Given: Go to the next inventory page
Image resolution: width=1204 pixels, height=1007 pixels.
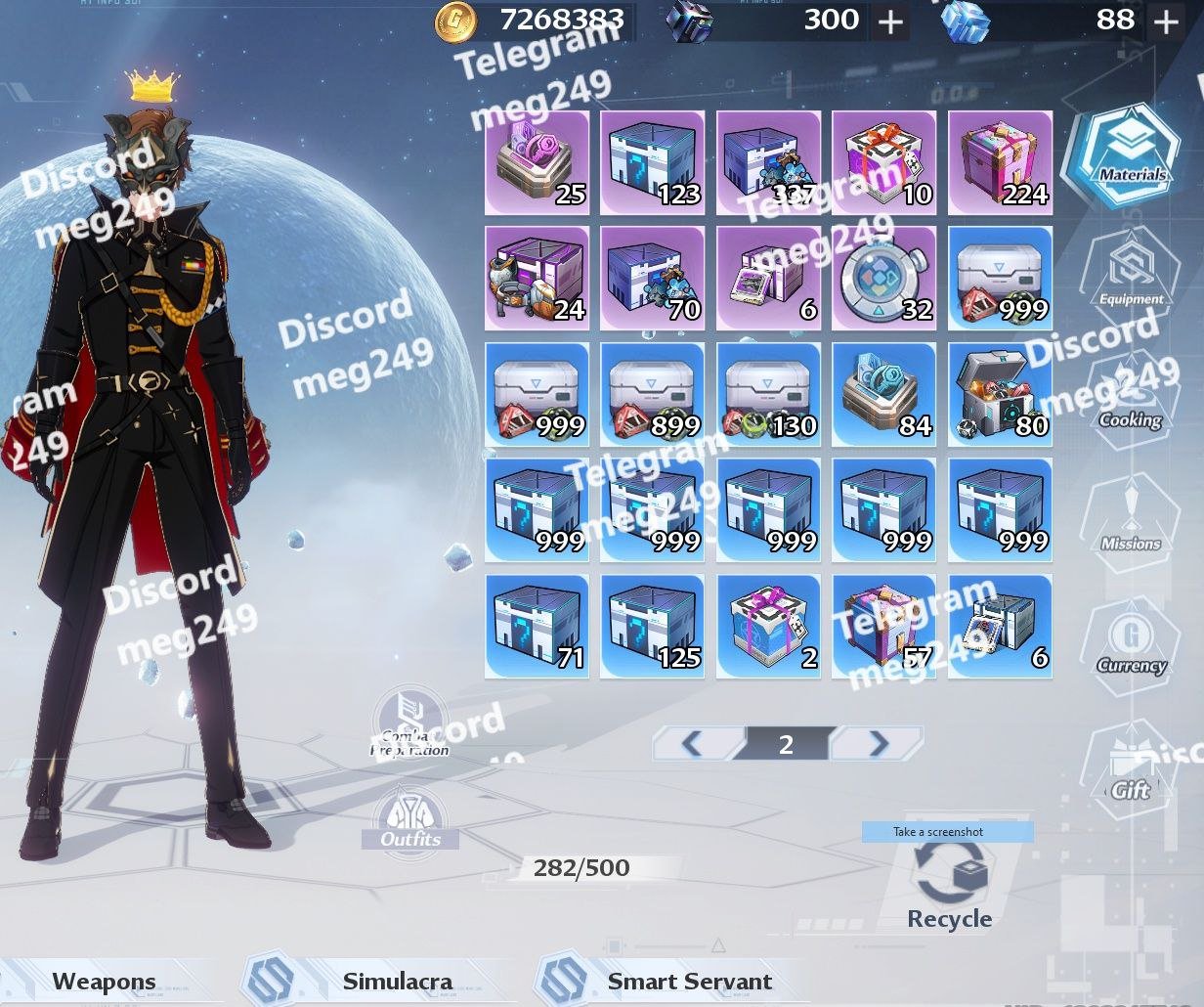Looking at the screenshot, I should pos(877,745).
